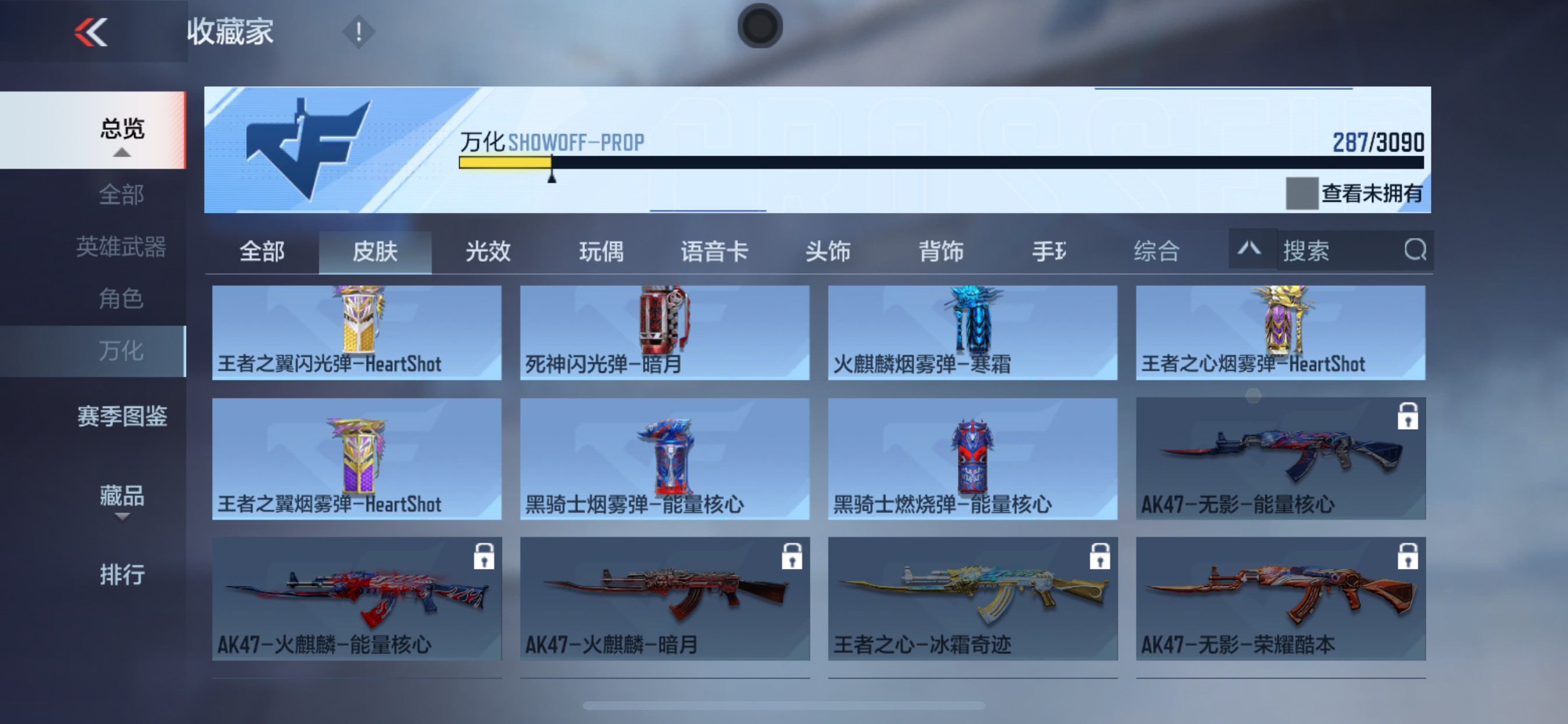The image size is (1568, 724).
Task: Switch to the 玩偶 tab
Action: click(x=602, y=252)
